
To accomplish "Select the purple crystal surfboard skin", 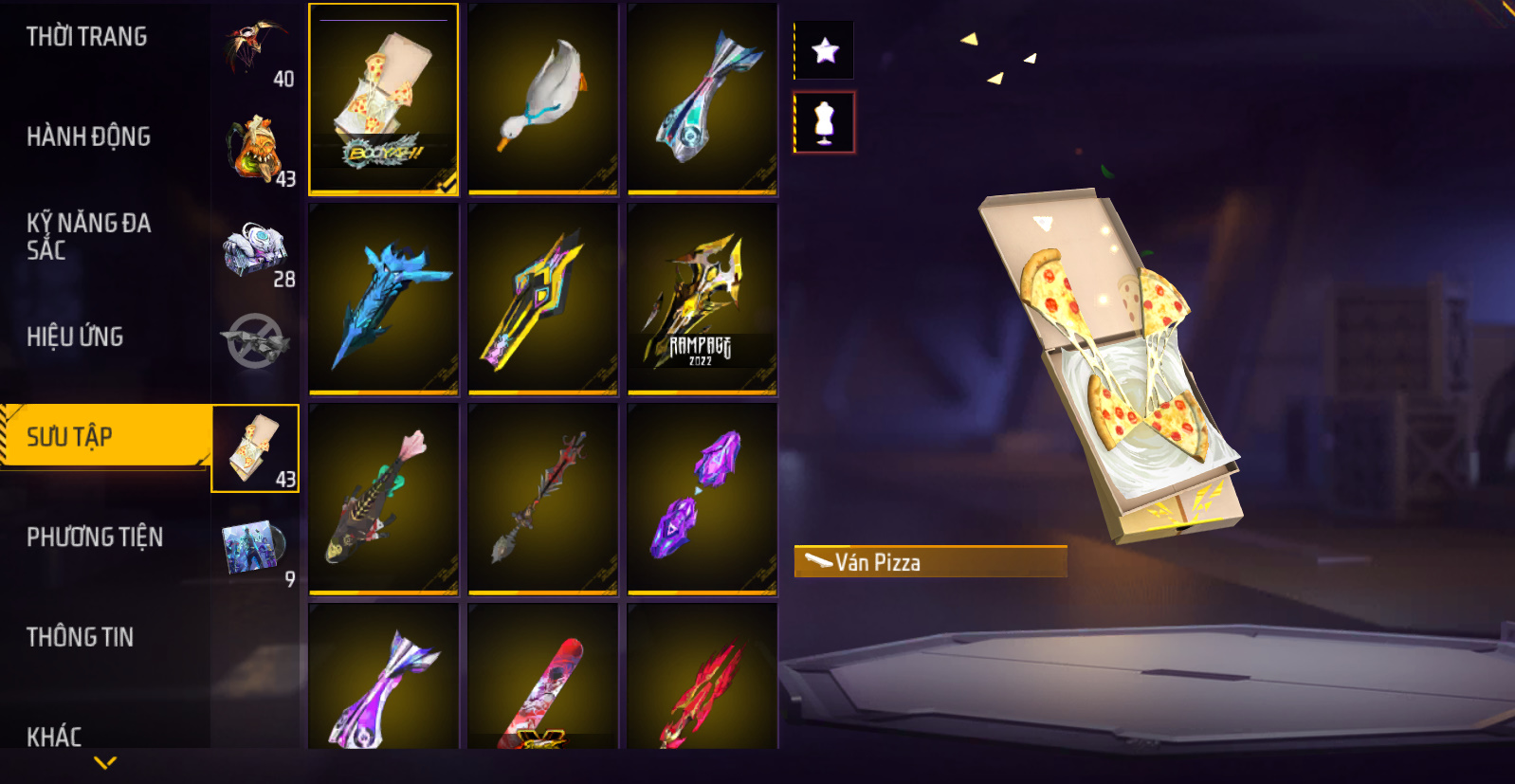I will point(702,500).
